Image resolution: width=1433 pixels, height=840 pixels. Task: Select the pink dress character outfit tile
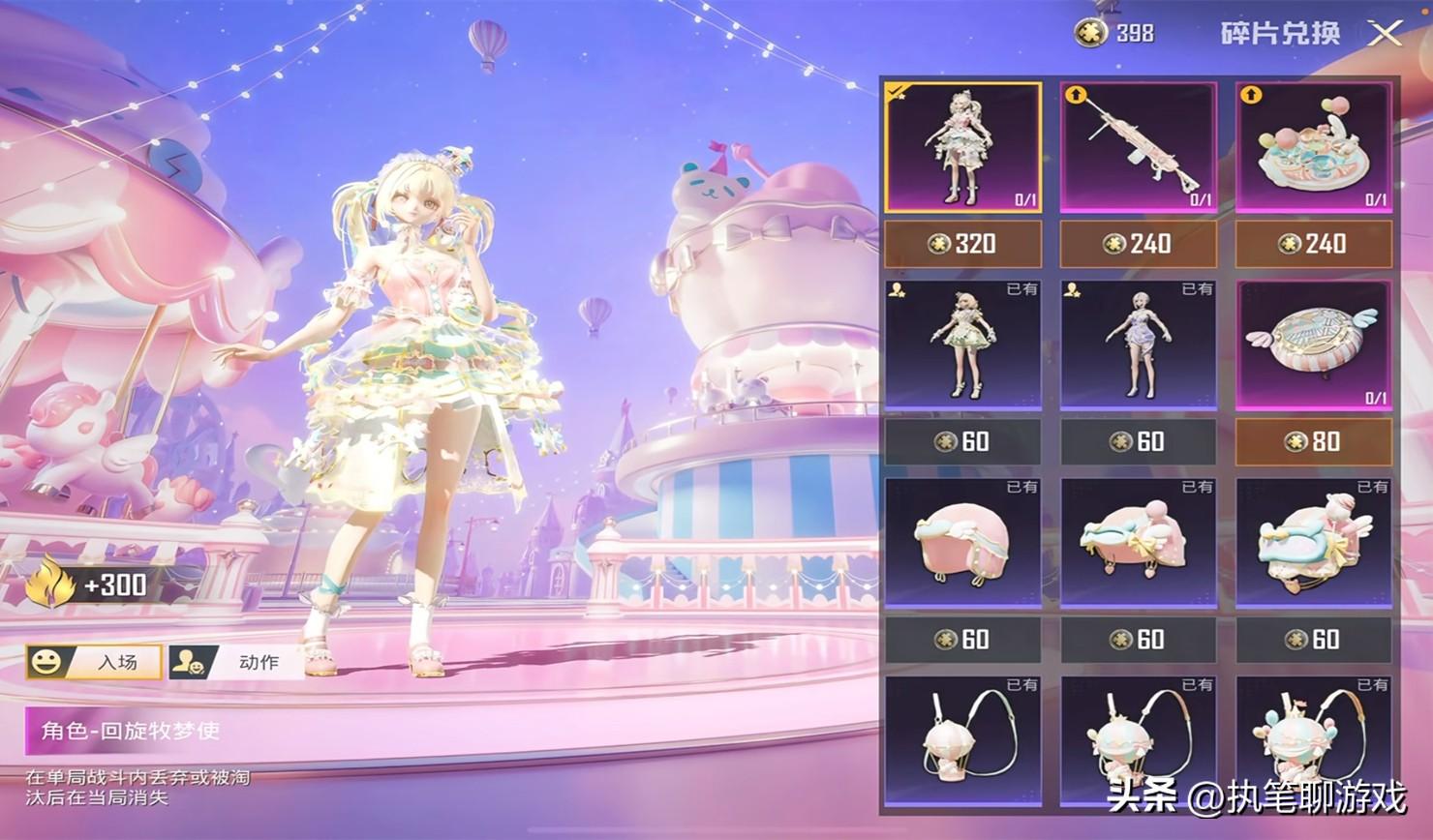point(963,147)
